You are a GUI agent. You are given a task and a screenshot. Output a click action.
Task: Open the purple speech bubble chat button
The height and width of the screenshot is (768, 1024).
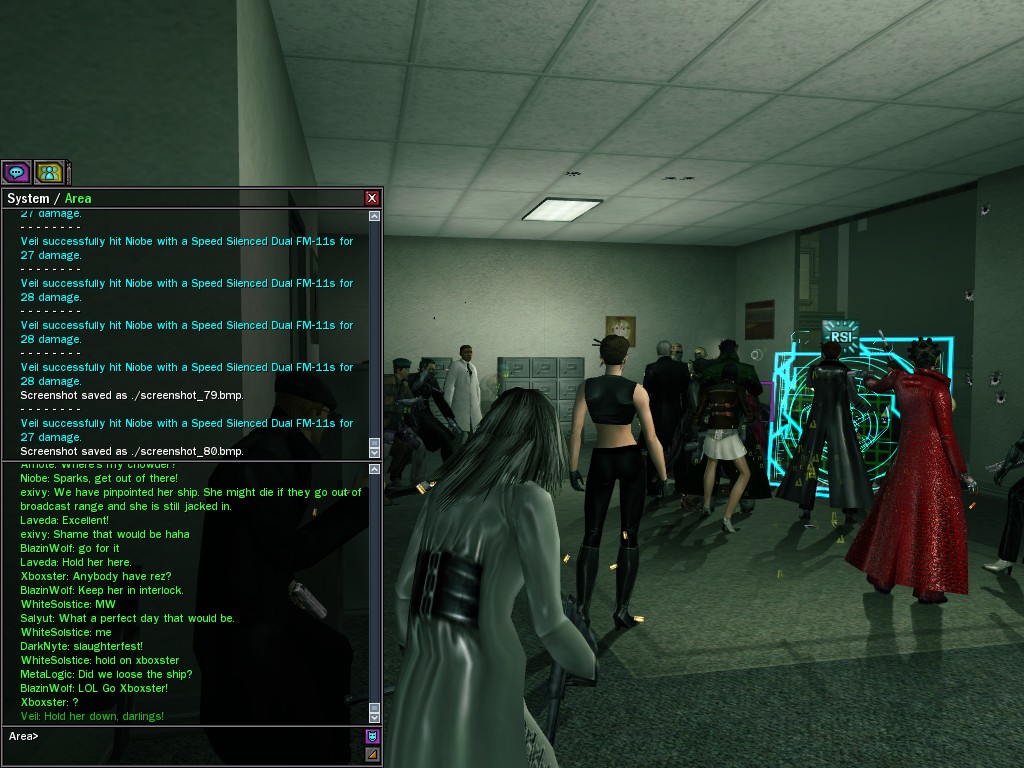pyautogui.click(x=16, y=172)
